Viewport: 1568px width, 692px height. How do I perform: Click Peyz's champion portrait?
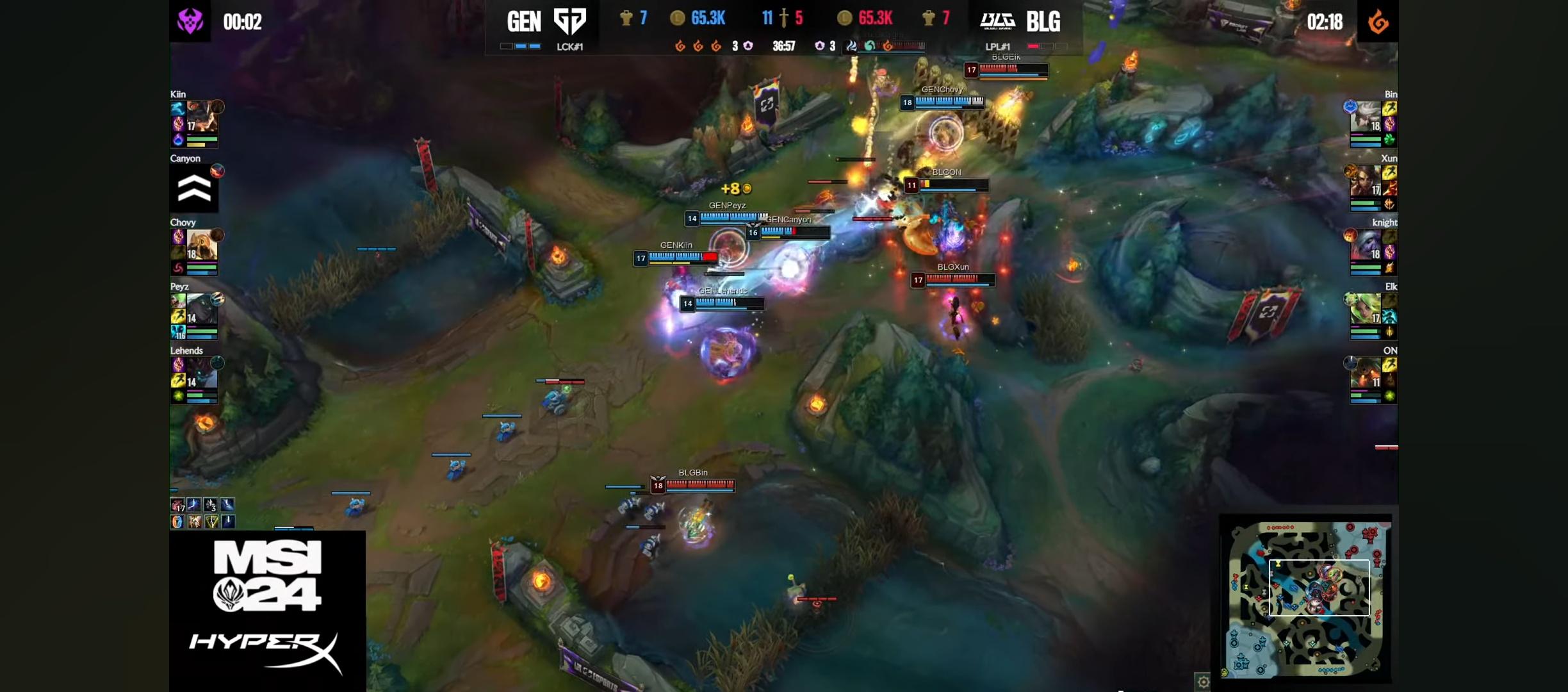(202, 309)
